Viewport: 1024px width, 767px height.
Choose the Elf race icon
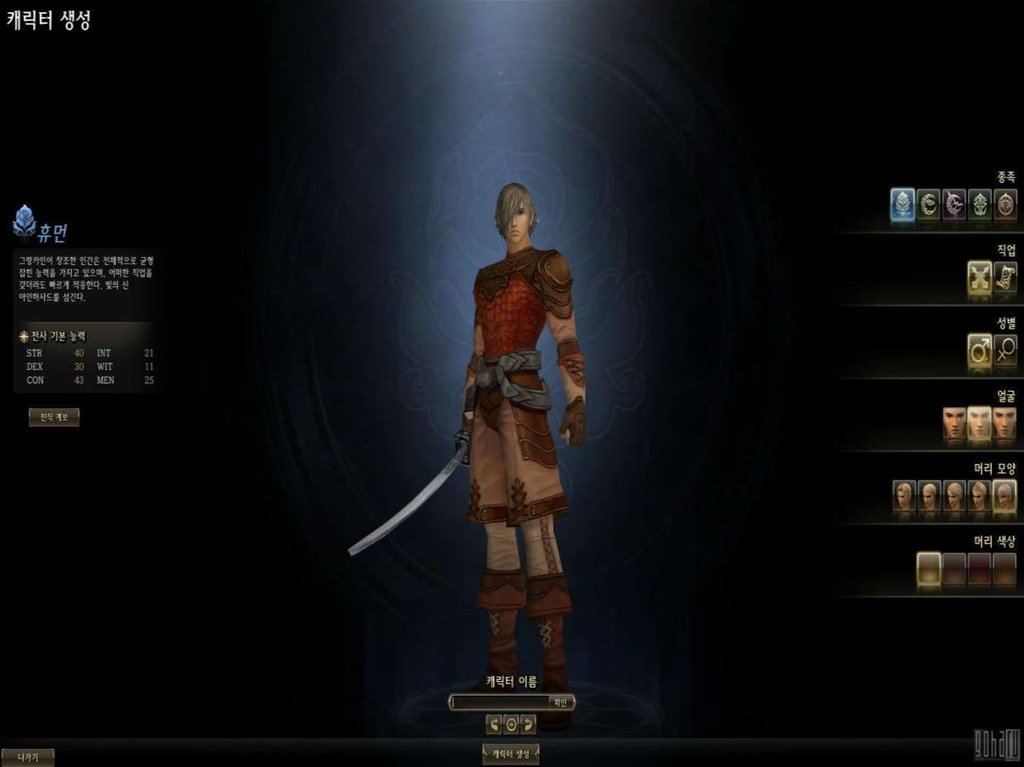[929, 204]
